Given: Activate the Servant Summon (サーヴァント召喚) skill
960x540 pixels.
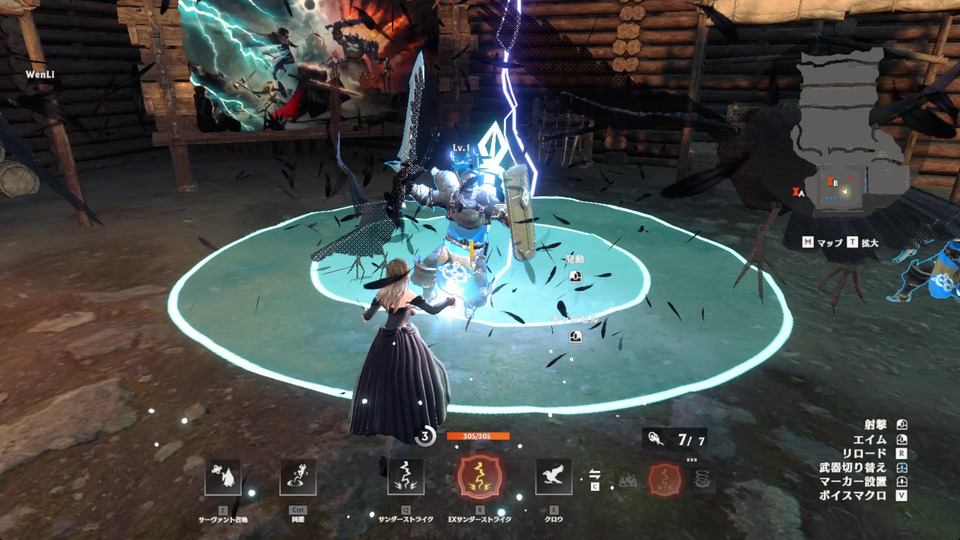Looking at the screenshot, I should (223, 478).
